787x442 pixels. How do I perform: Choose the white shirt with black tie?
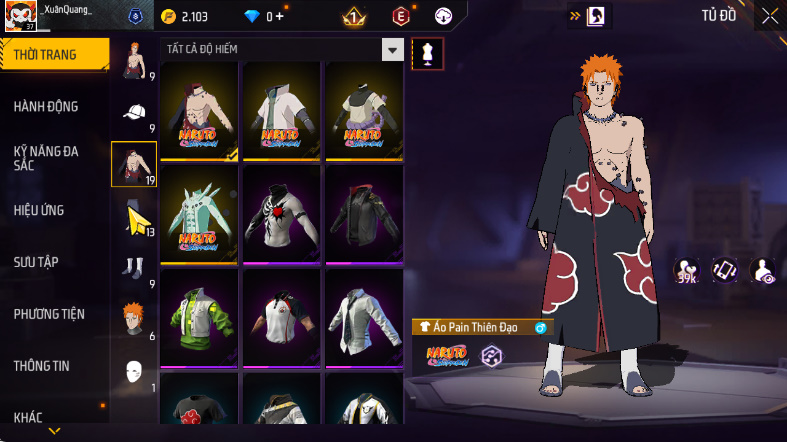[363, 317]
